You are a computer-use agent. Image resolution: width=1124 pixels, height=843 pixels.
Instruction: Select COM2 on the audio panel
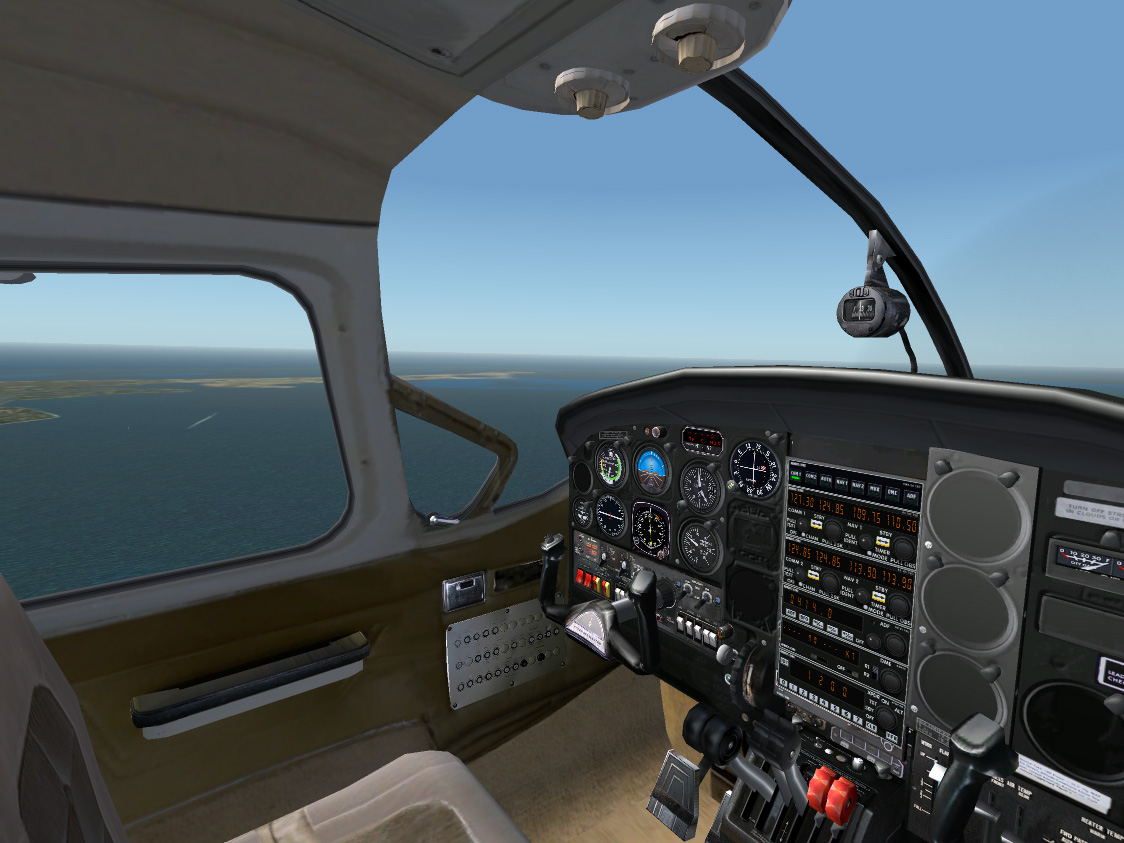coord(812,478)
